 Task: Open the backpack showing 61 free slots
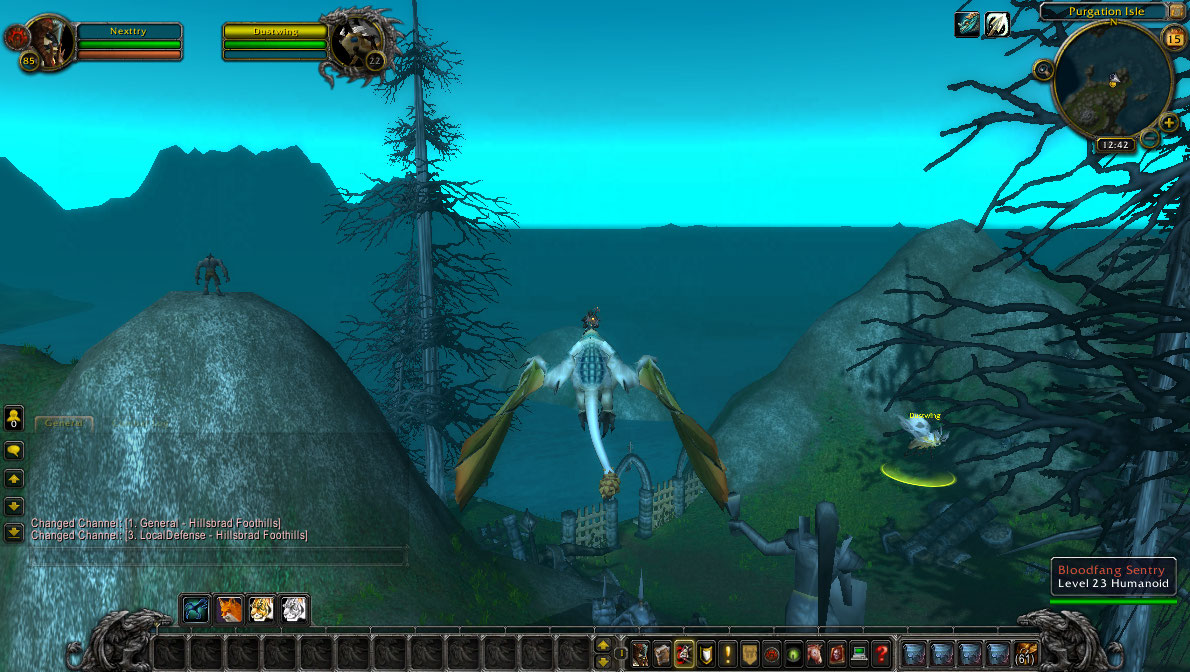(1026, 654)
